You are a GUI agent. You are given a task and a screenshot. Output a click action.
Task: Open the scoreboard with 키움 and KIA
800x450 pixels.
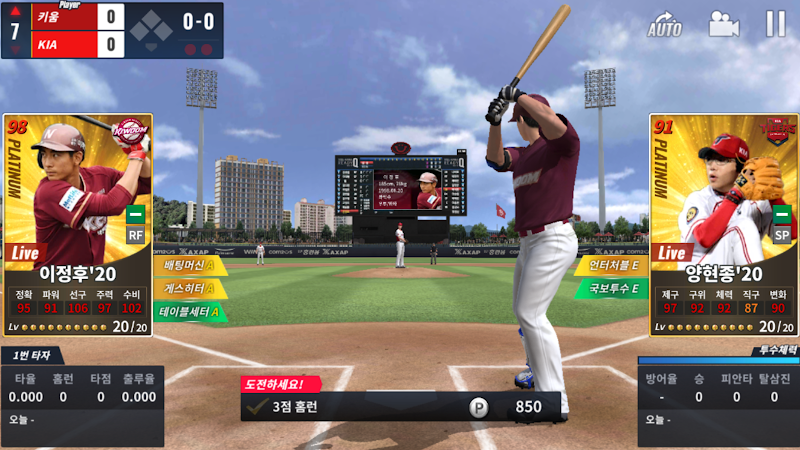click(112, 30)
